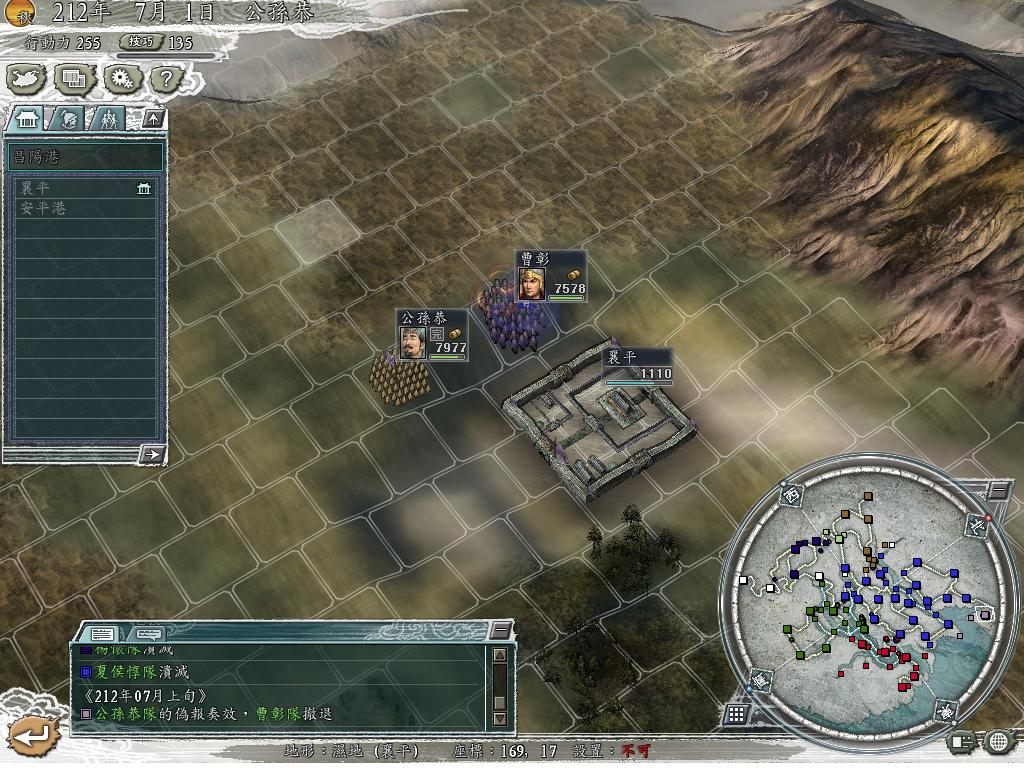Collapse the list panel with up arrow

click(152, 118)
